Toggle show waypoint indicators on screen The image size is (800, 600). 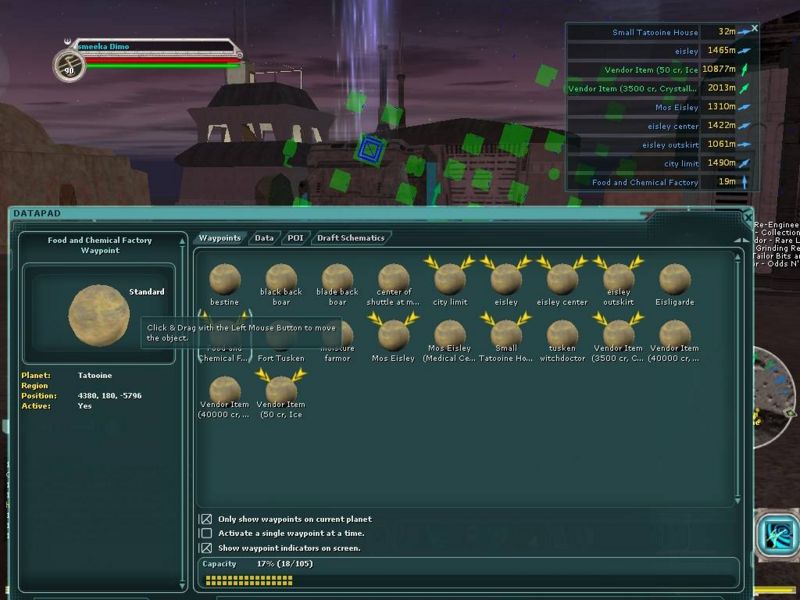click(x=206, y=548)
